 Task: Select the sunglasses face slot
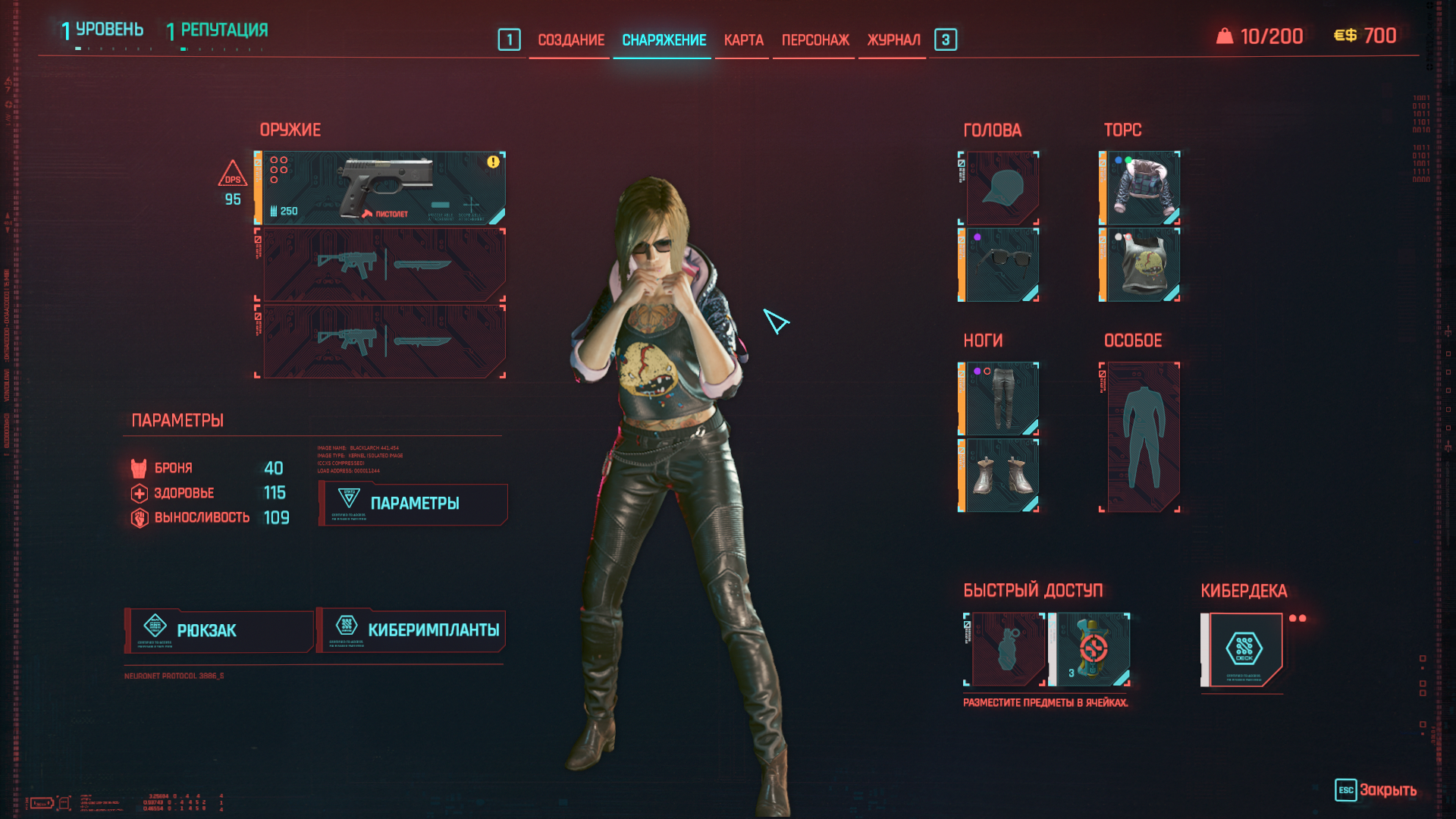[1001, 265]
